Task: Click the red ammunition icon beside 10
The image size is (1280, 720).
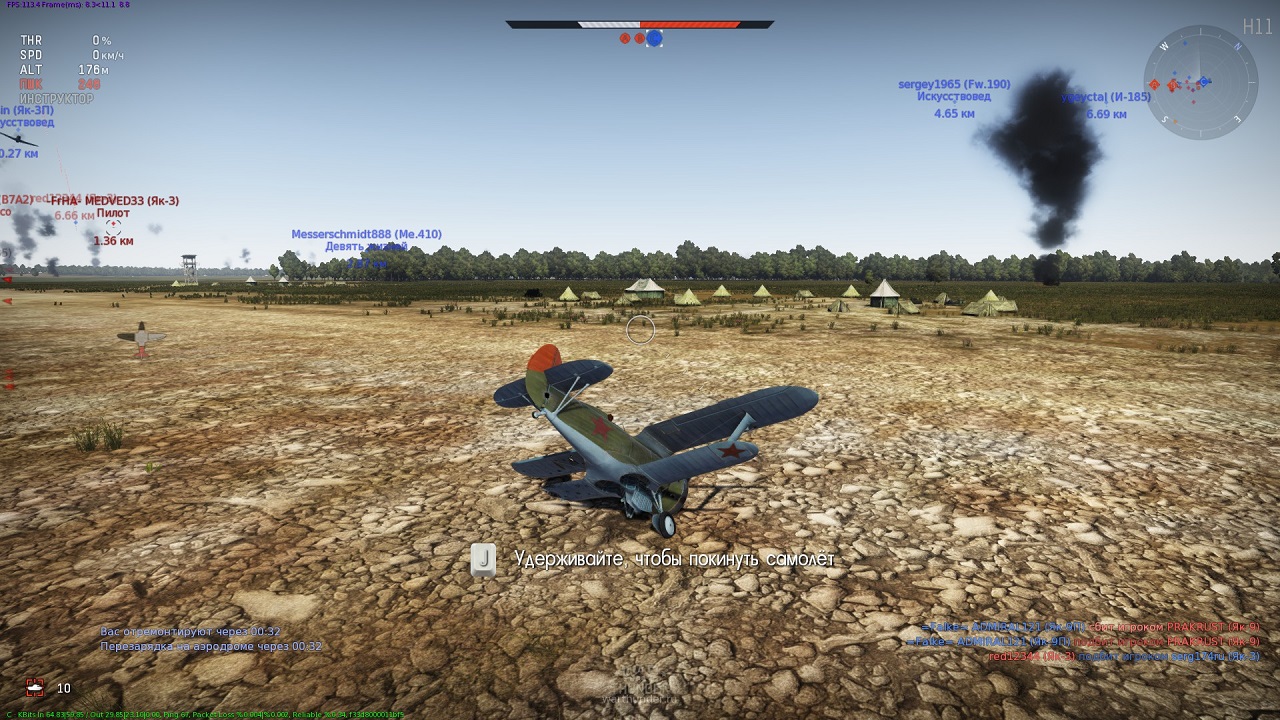Action: pos(36,688)
